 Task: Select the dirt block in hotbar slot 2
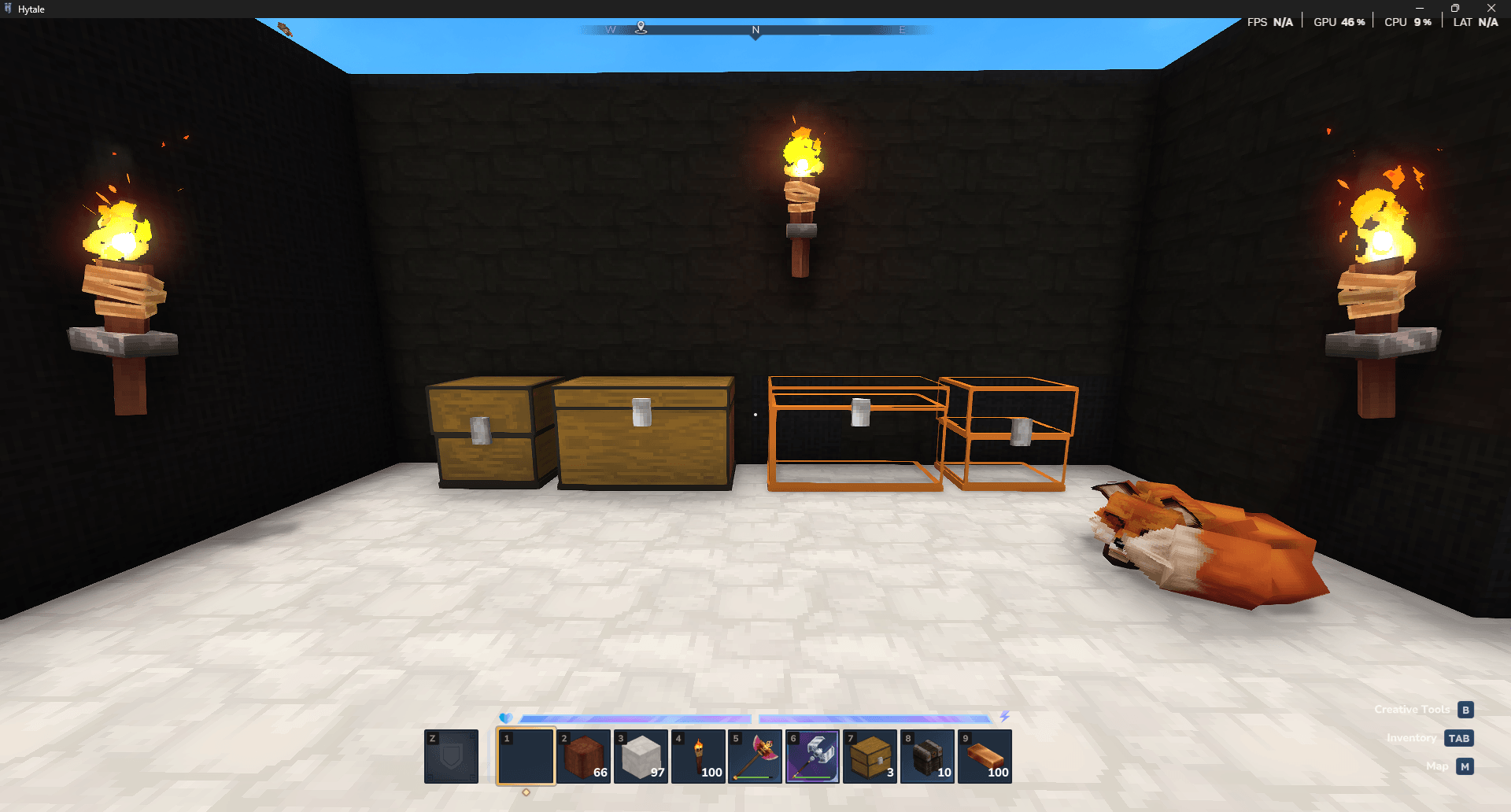[x=584, y=757]
